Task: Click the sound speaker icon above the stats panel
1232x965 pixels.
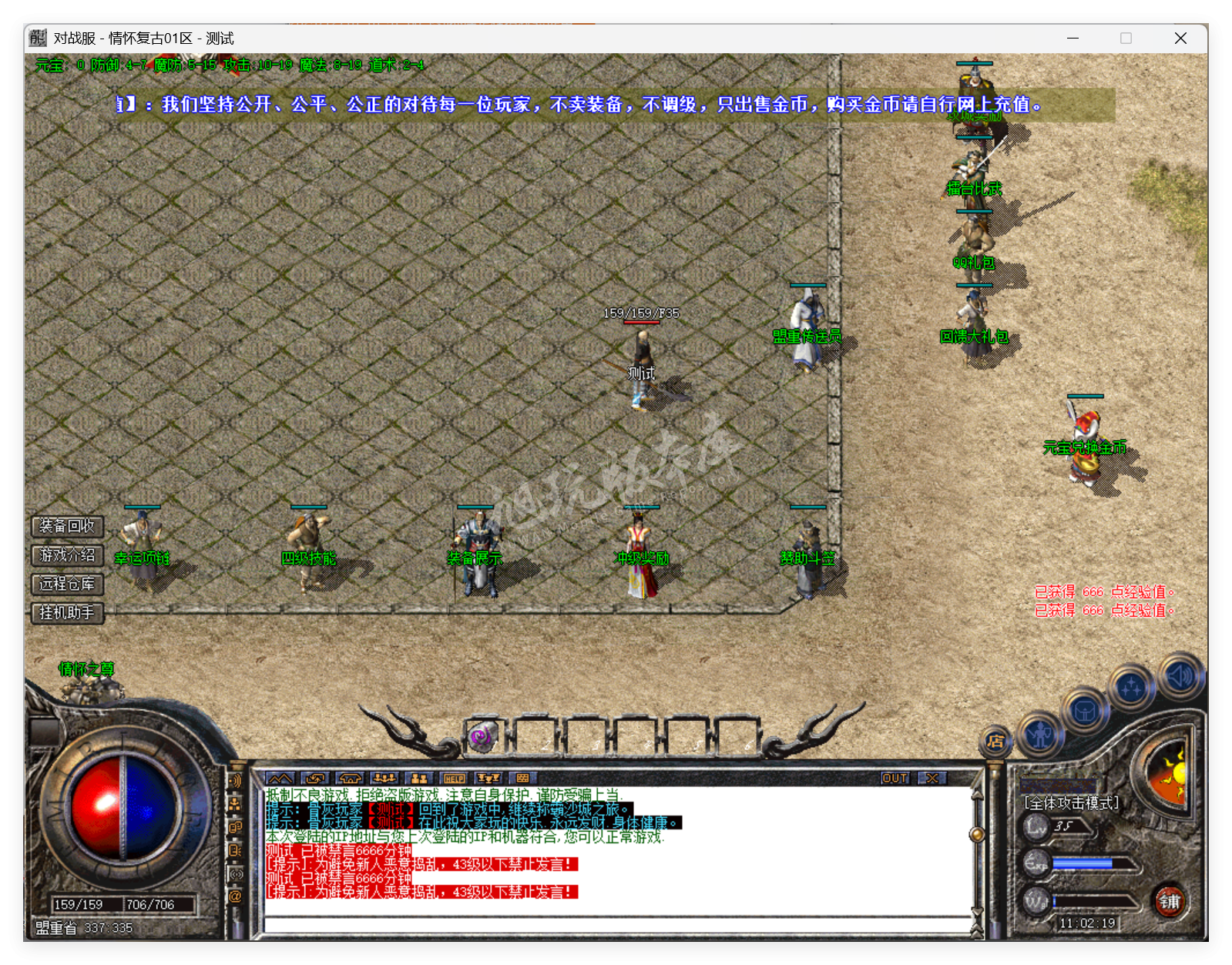Action: coord(1180,675)
